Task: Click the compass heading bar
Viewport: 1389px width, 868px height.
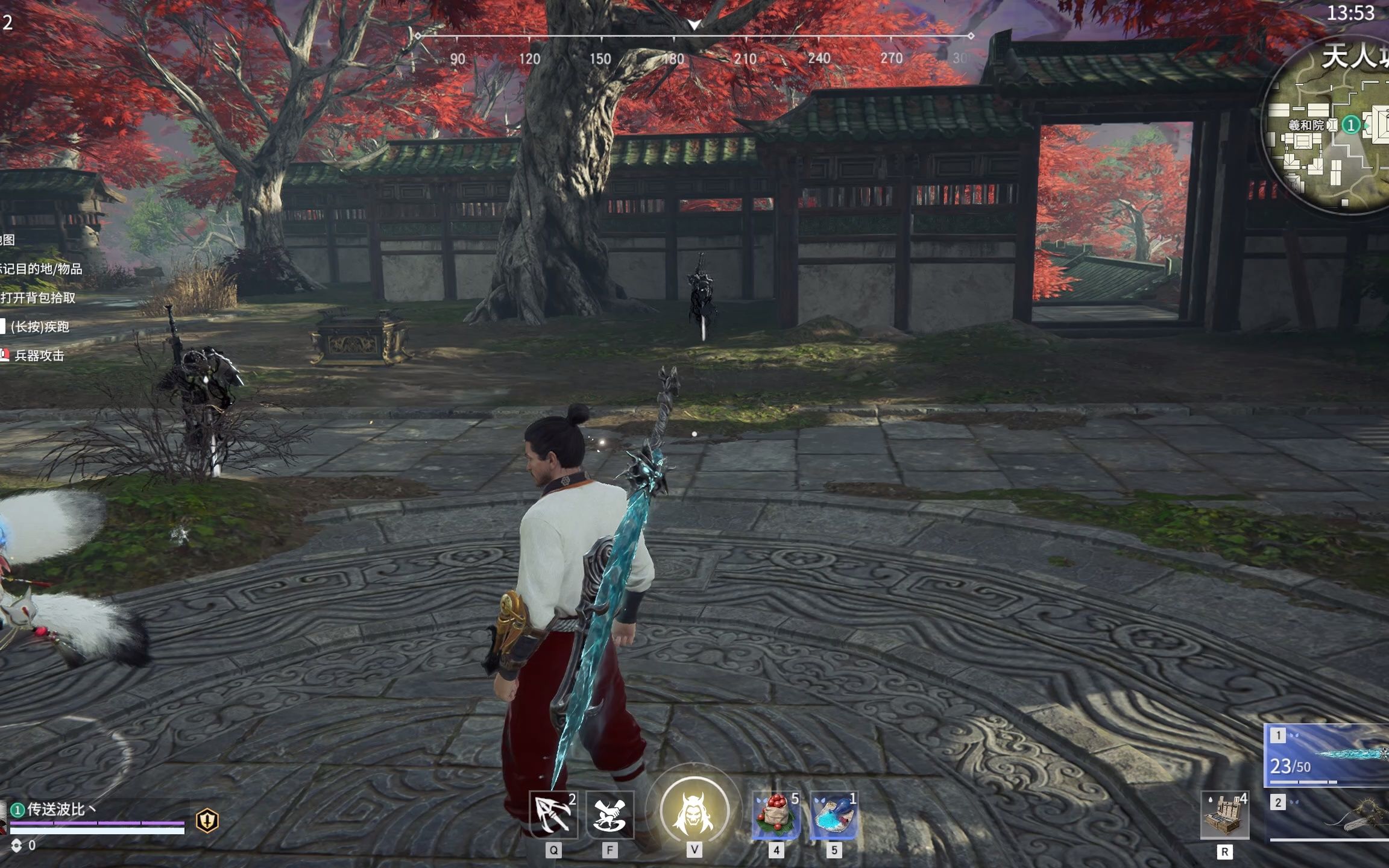Action: [694, 37]
